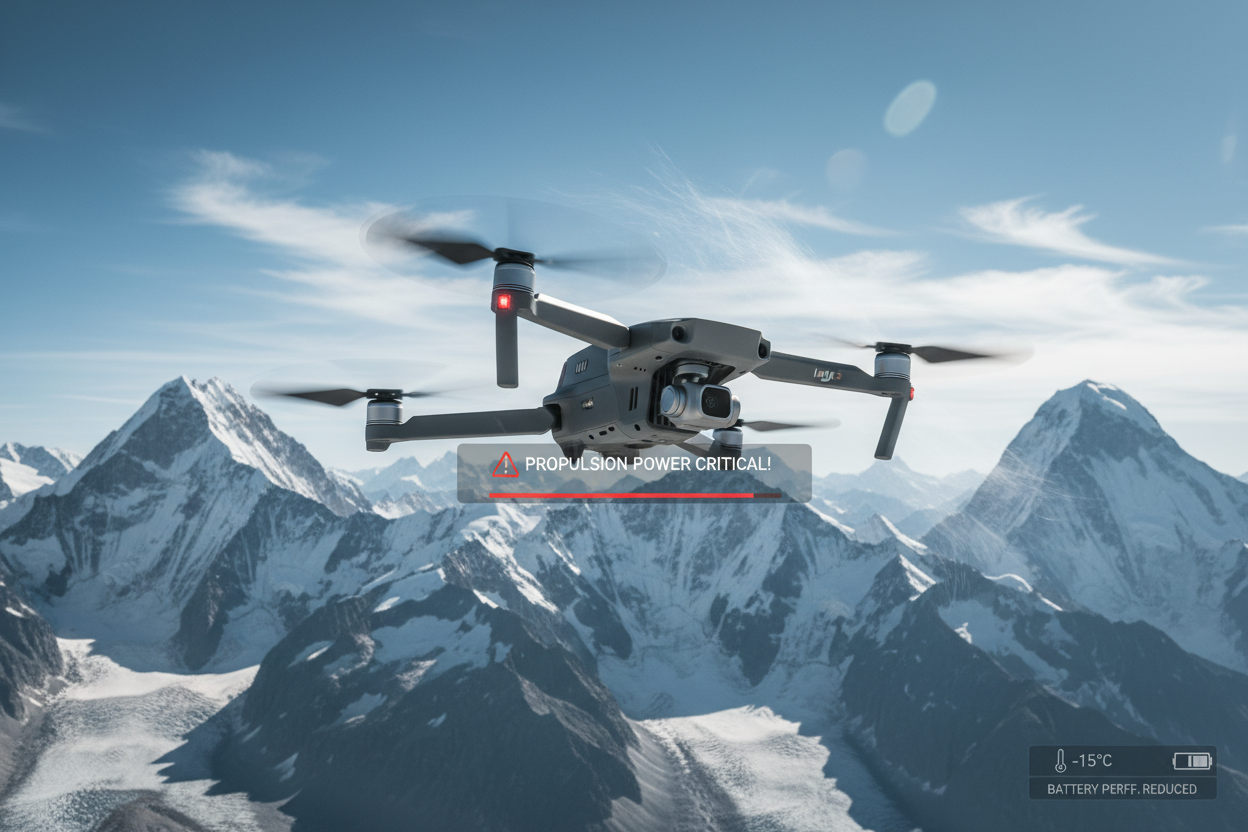Viewport: 1248px width, 832px height.
Task: Select the red warning triangle icon
Action: click(x=506, y=464)
